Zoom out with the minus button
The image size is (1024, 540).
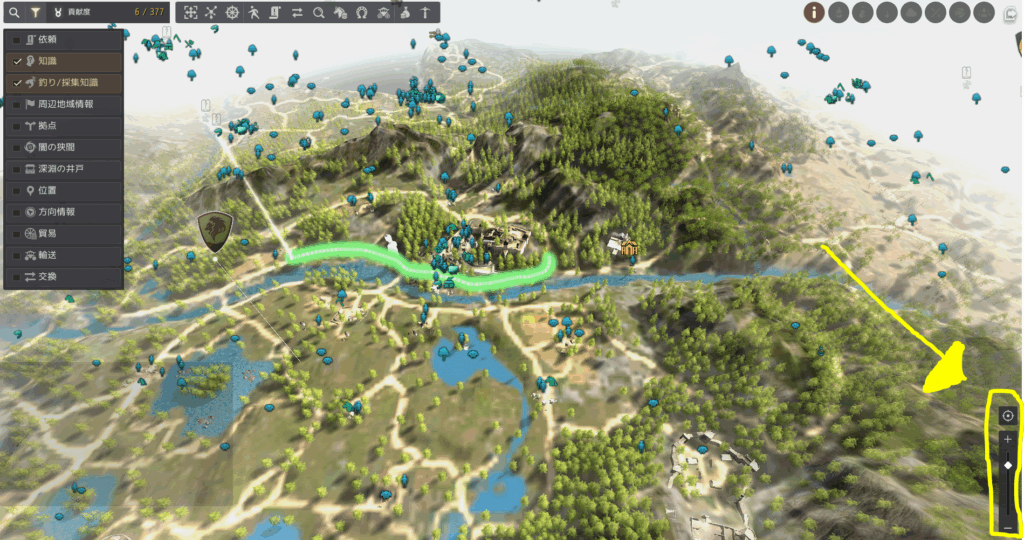(1007, 527)
